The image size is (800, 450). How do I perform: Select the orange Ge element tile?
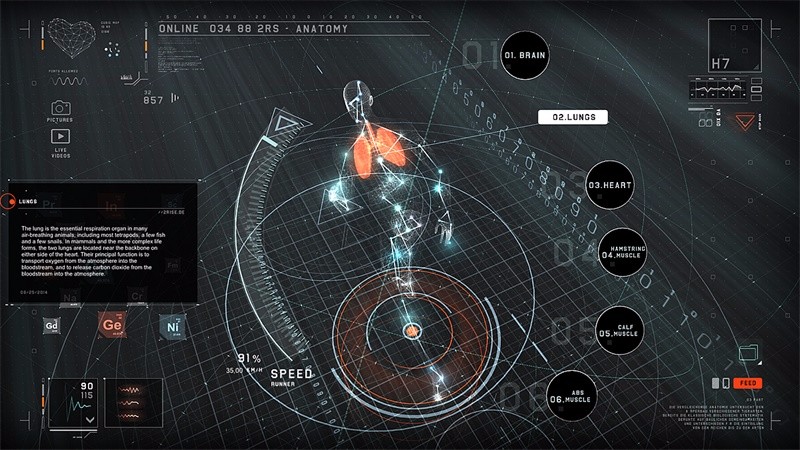pyautogui.click(x=110, y=324)
